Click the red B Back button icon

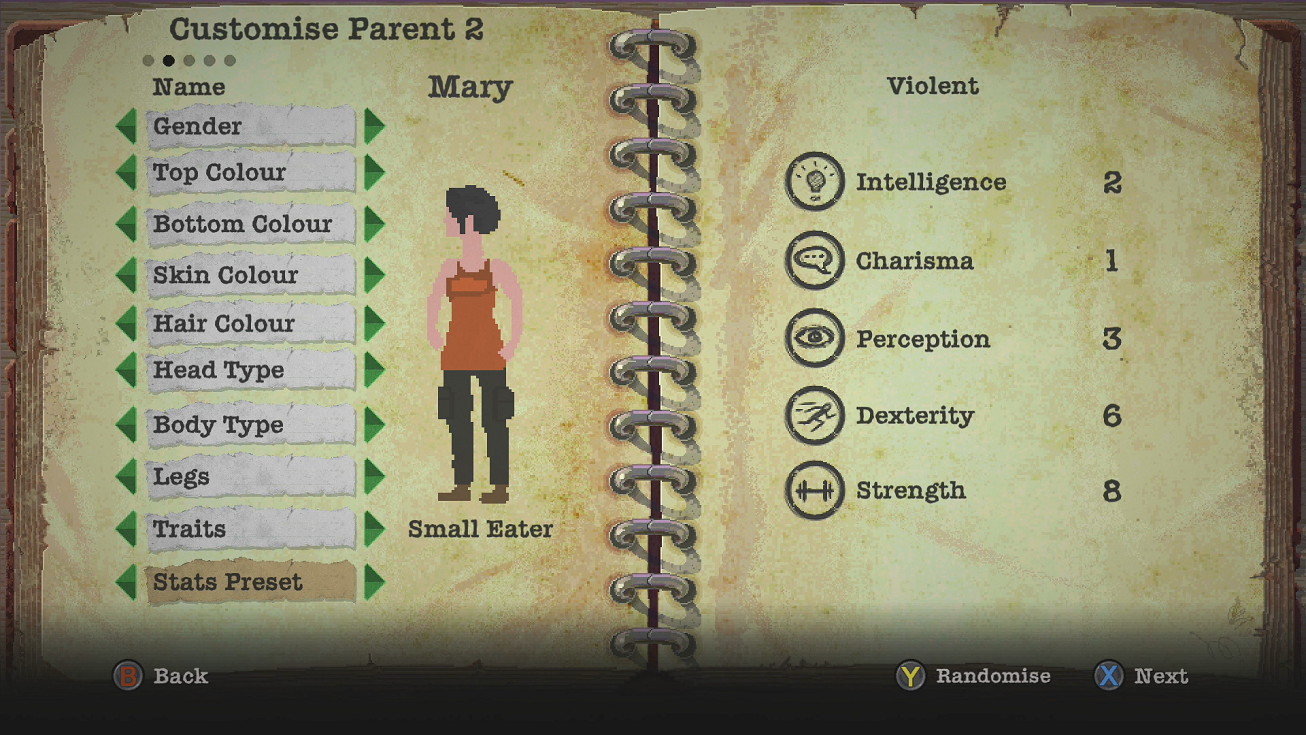pyautogui.click(x=130, y=677)
